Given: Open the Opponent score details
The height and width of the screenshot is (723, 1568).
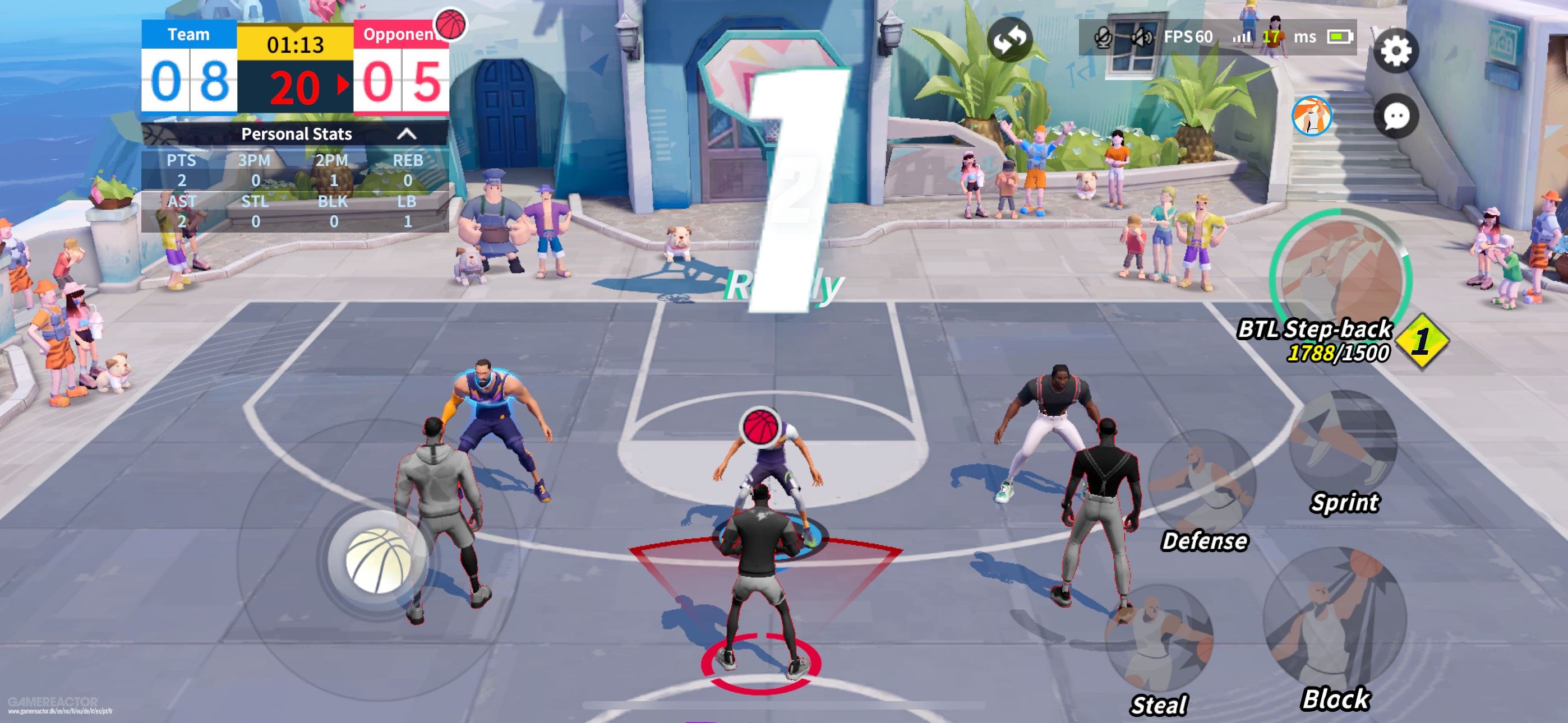Looking at the screenshot, I should pyautogui.click(x=401, y=35).
